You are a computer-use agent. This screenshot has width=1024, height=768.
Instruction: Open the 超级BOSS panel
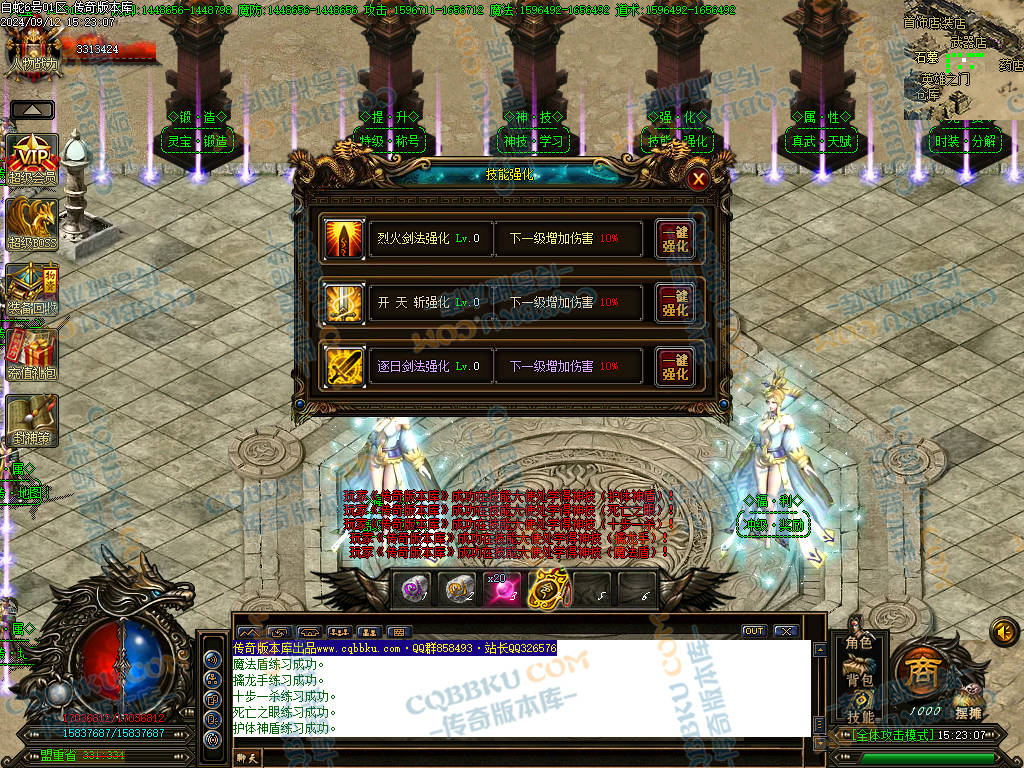(32, 223)
